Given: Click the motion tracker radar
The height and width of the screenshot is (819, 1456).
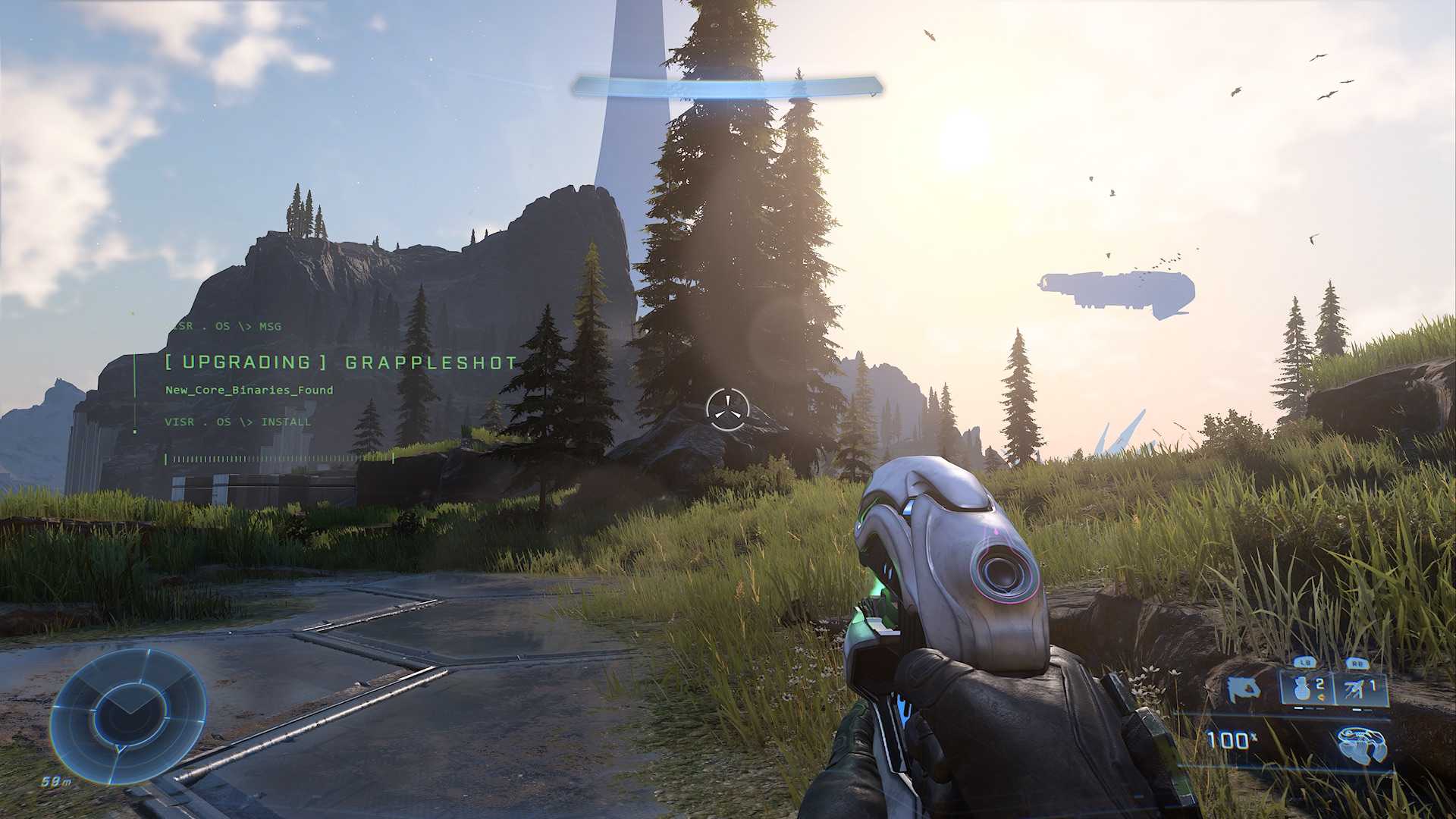Looking at the screenshot, I should click(128, 714).
